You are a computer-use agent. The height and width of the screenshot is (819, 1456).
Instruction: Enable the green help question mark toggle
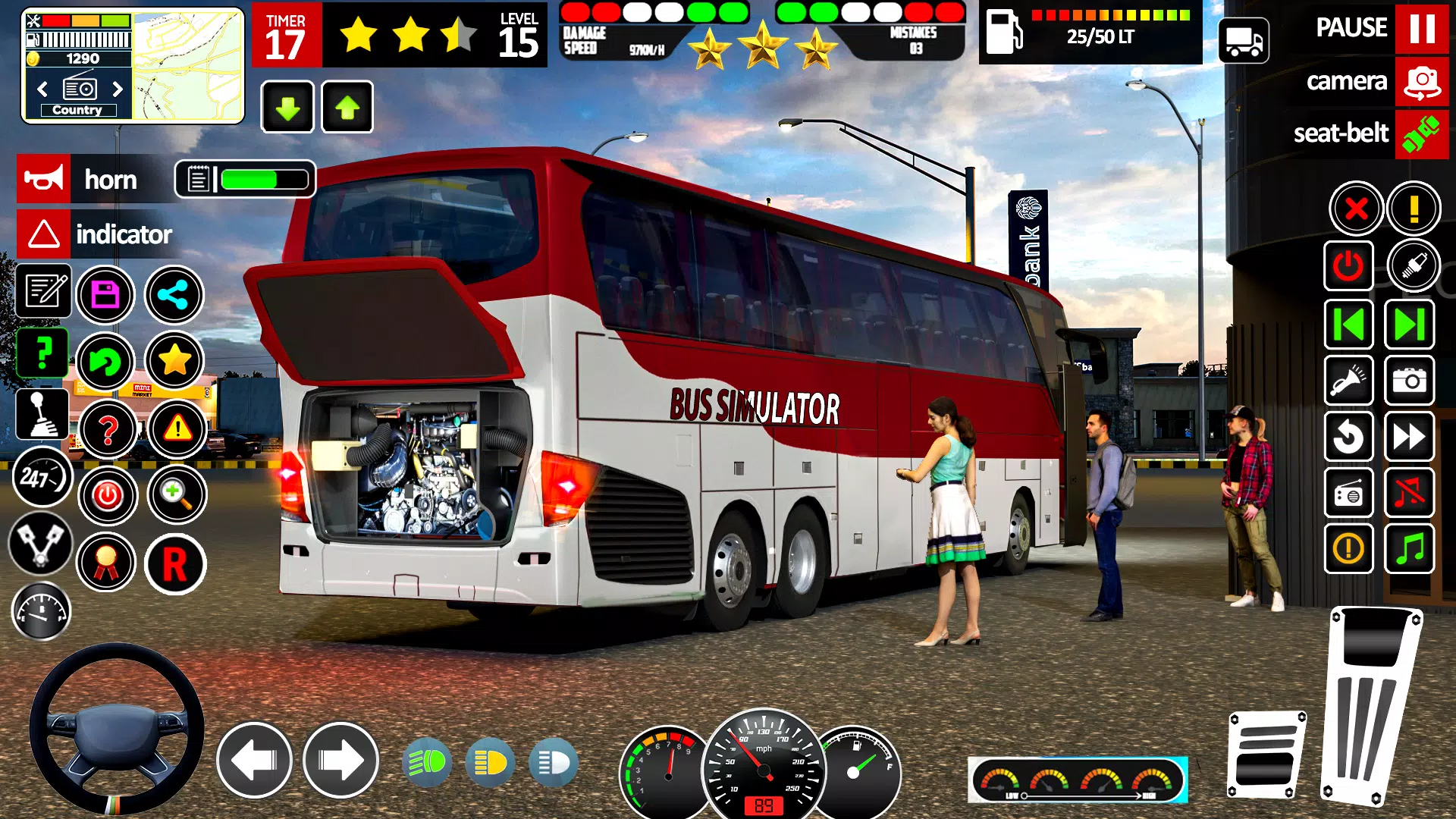coord(42,353)
